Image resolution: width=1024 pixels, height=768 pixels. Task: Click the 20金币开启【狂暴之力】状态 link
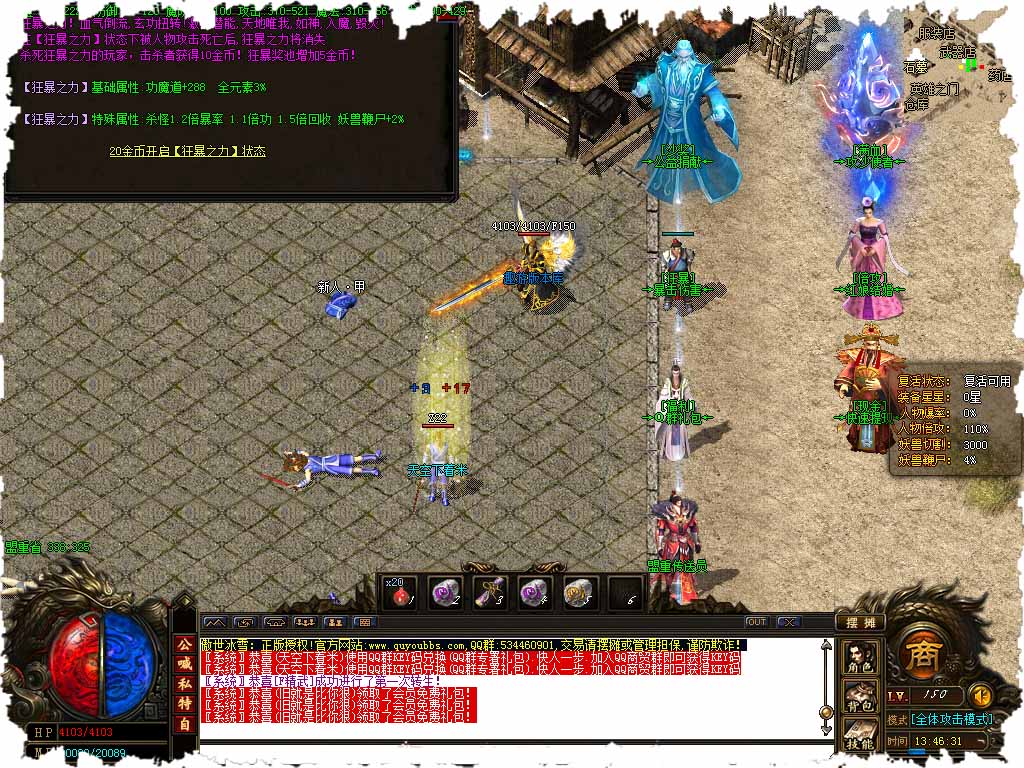(188, 151)
